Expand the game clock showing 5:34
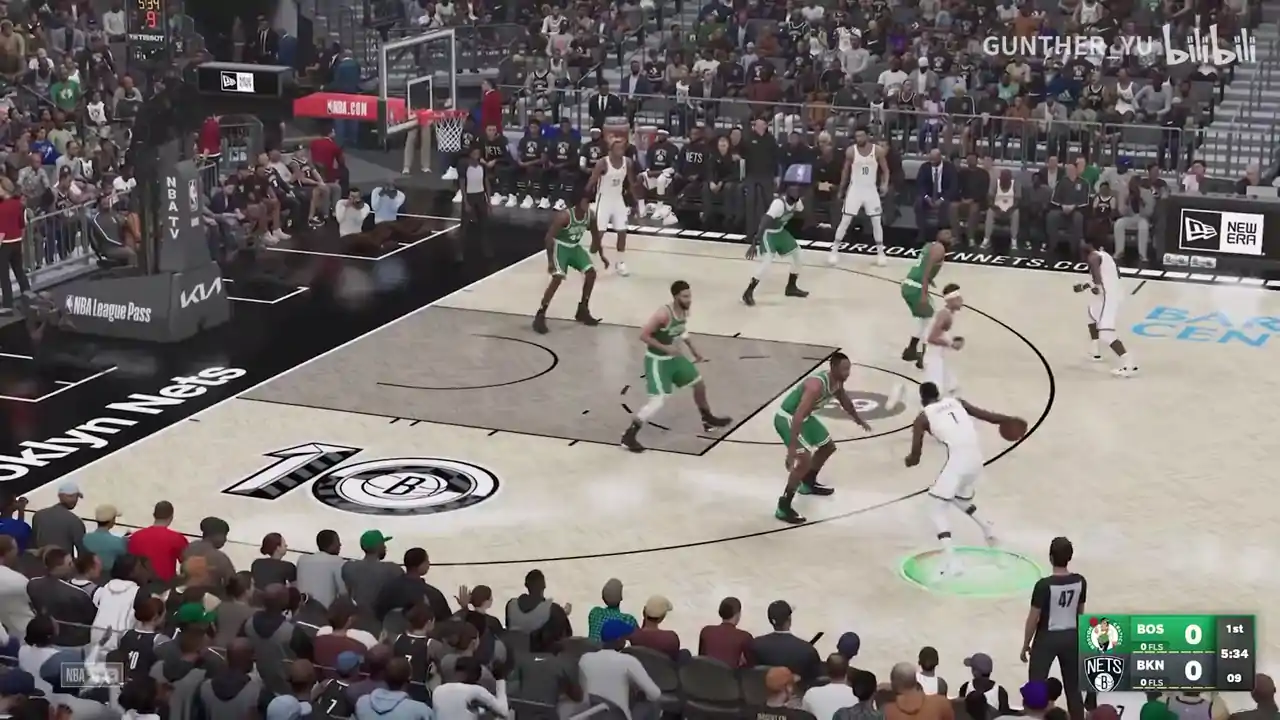The image size is (1280, 720). coord(1235,654)
